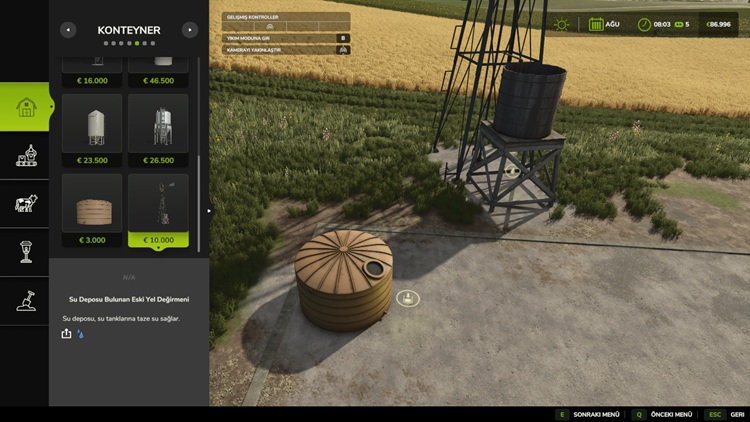Select the € 10.000 windmill water tower
The height and width of the screenshot is (422, 750).
click(x=158, y=209)
